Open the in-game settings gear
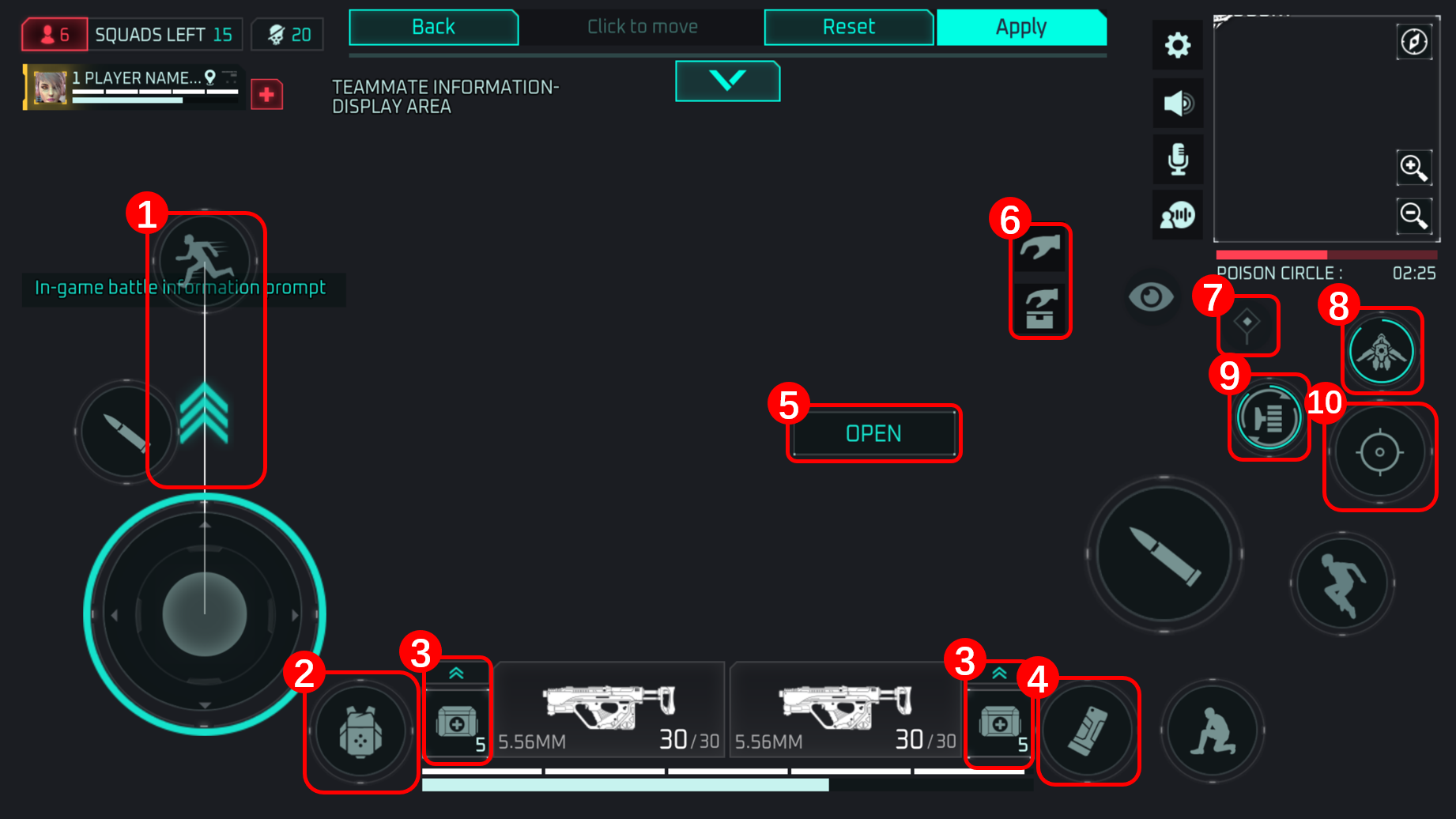This screenshot has width=1456, height=819. pos(1177,45)
